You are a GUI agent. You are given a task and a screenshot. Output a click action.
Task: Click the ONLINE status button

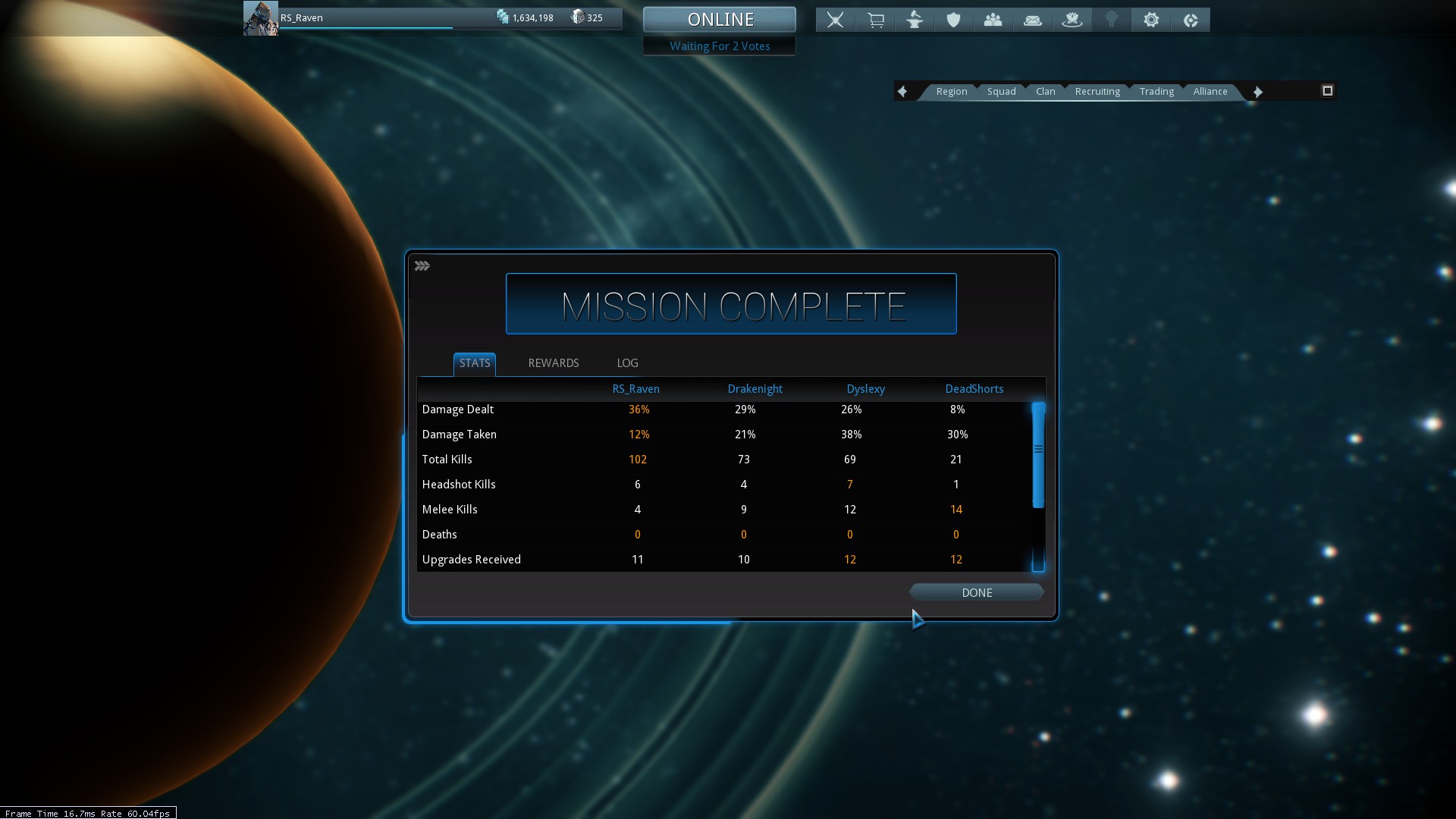click(x=720, y=20)
